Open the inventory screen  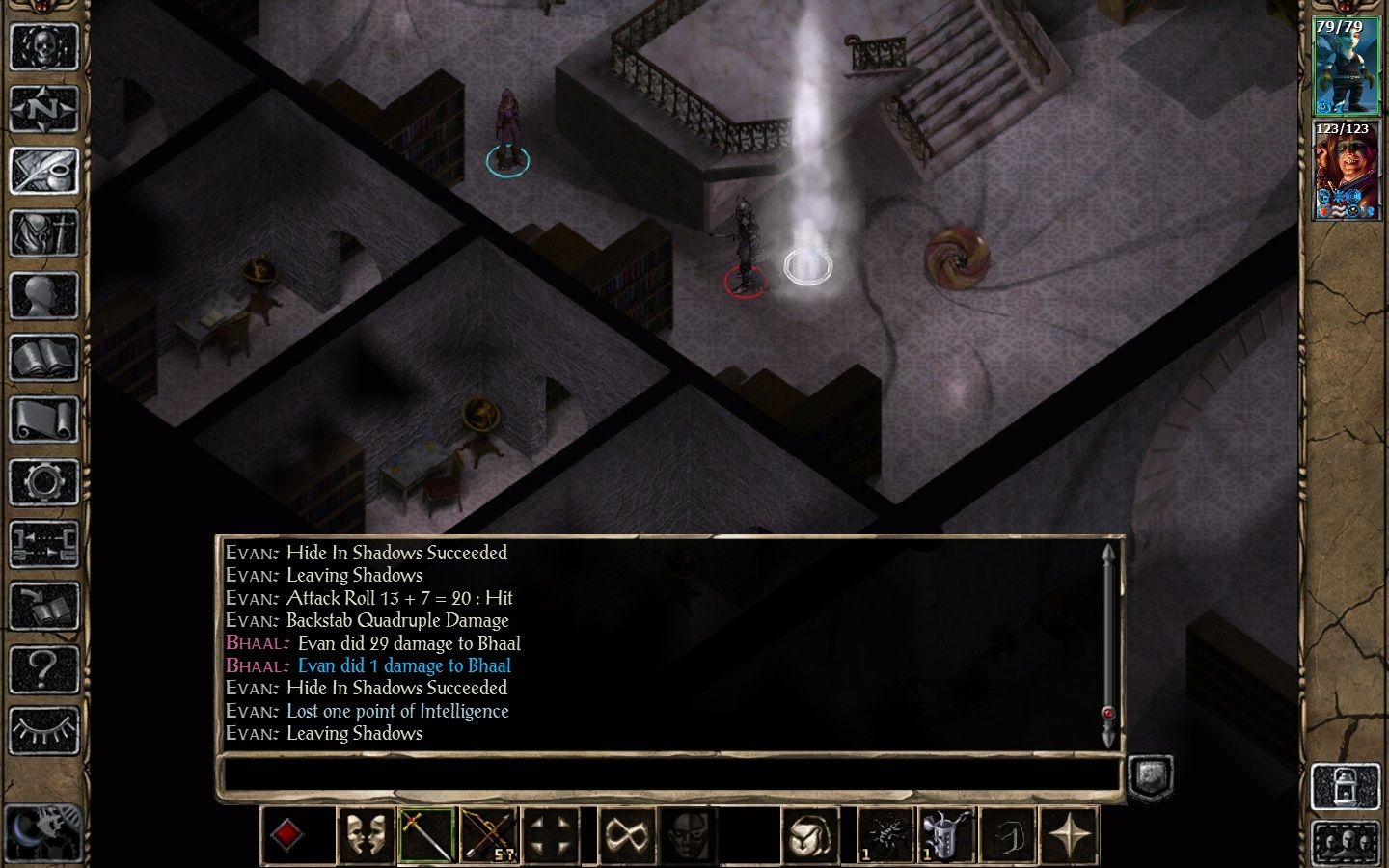point(43,233)
